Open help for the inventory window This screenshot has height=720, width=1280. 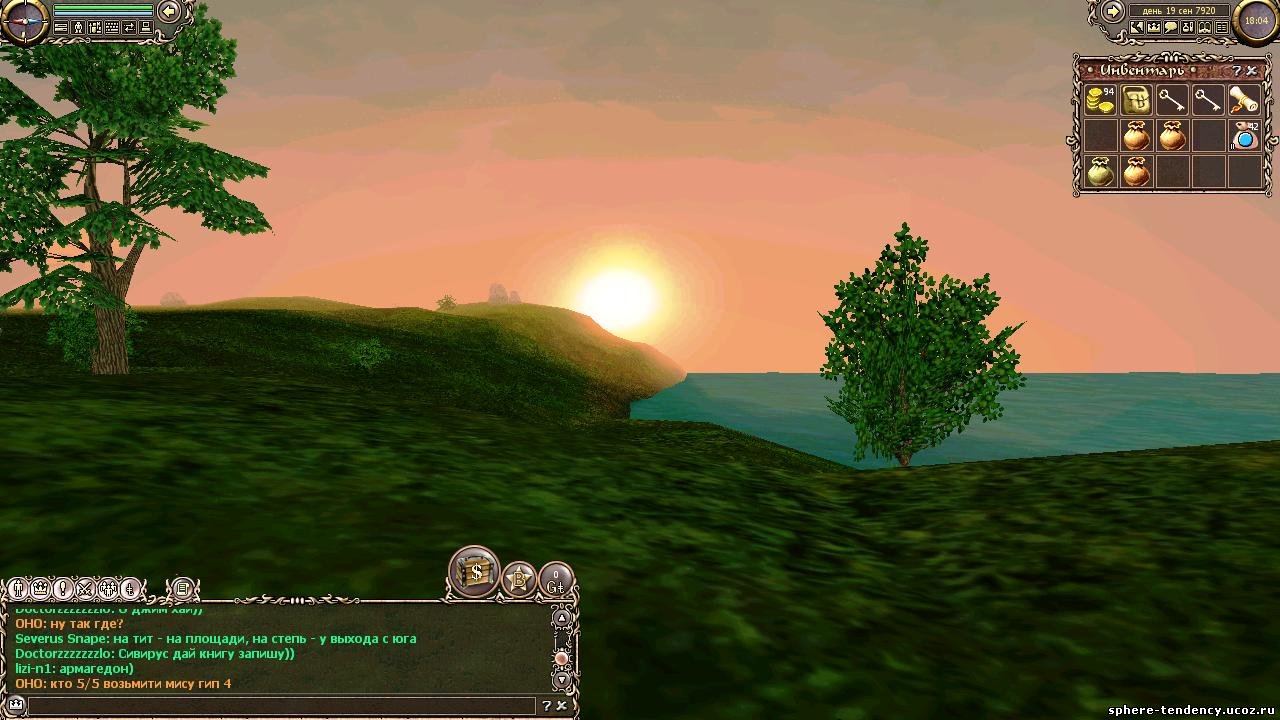click(1237, 71)
